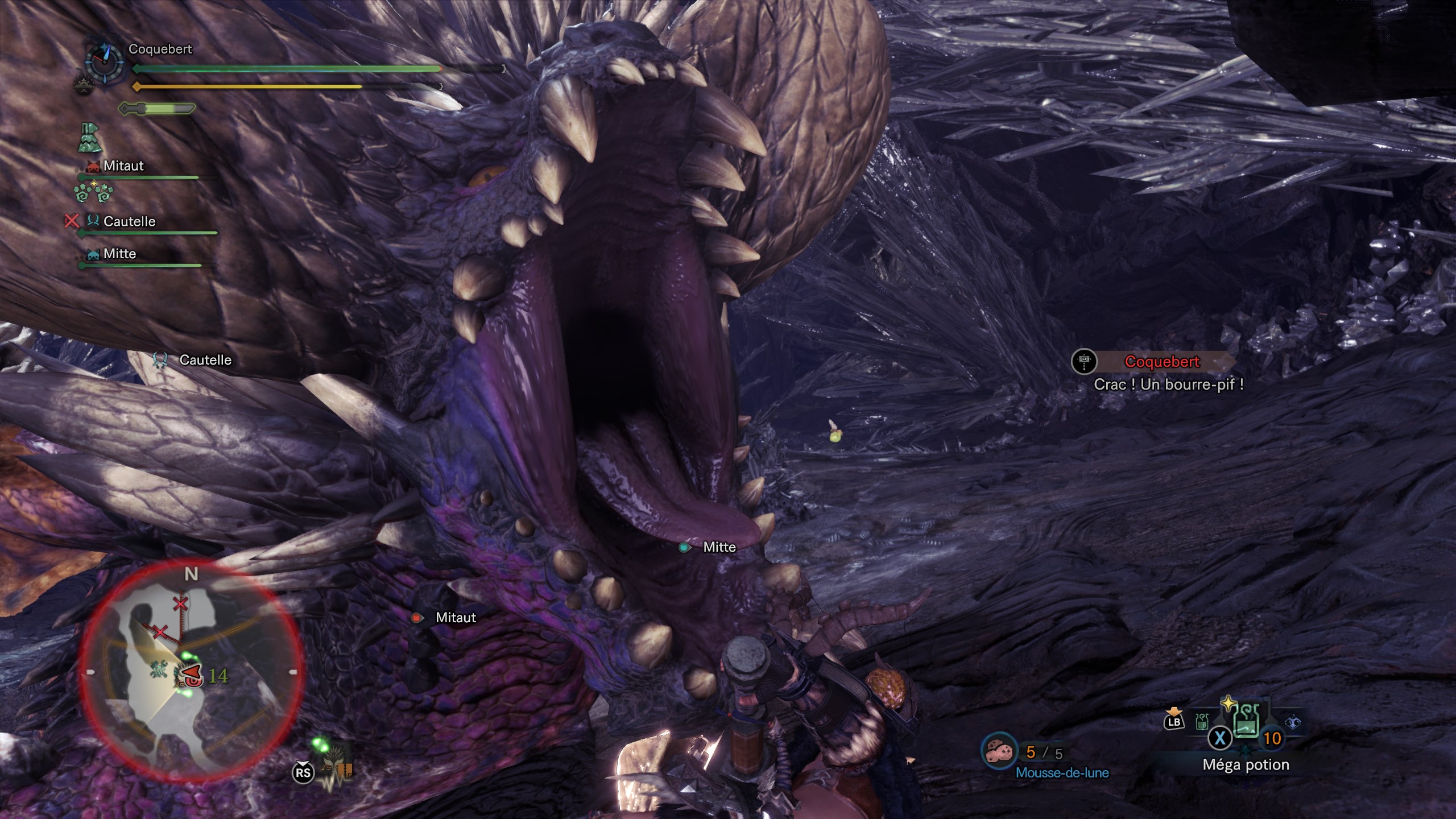Choose the blue item right of Méga potion
Screen dimensions: 1456x819
[x=1293, y=722]
